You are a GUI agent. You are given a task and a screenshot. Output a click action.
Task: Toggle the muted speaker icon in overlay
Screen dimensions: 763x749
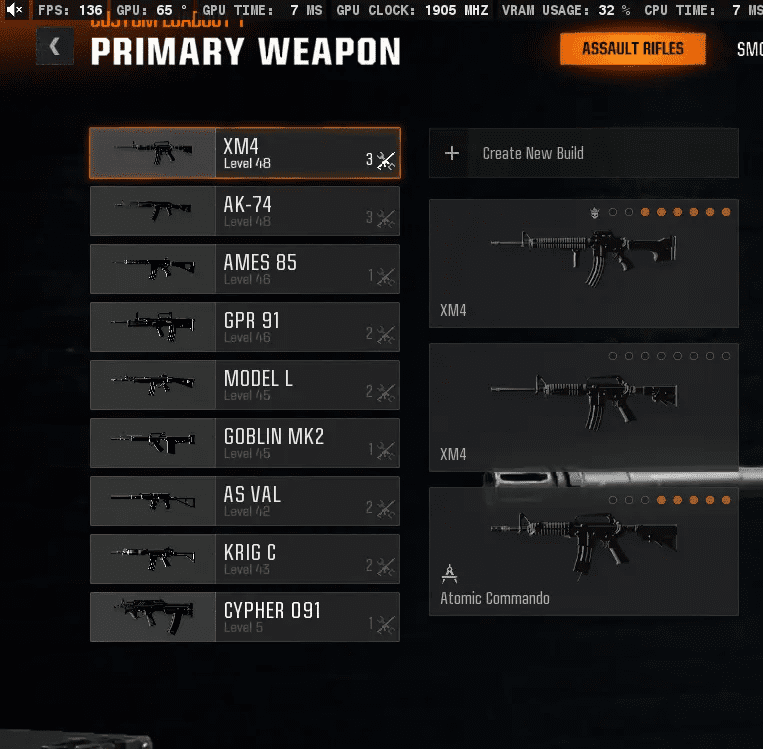pos(15,10)
